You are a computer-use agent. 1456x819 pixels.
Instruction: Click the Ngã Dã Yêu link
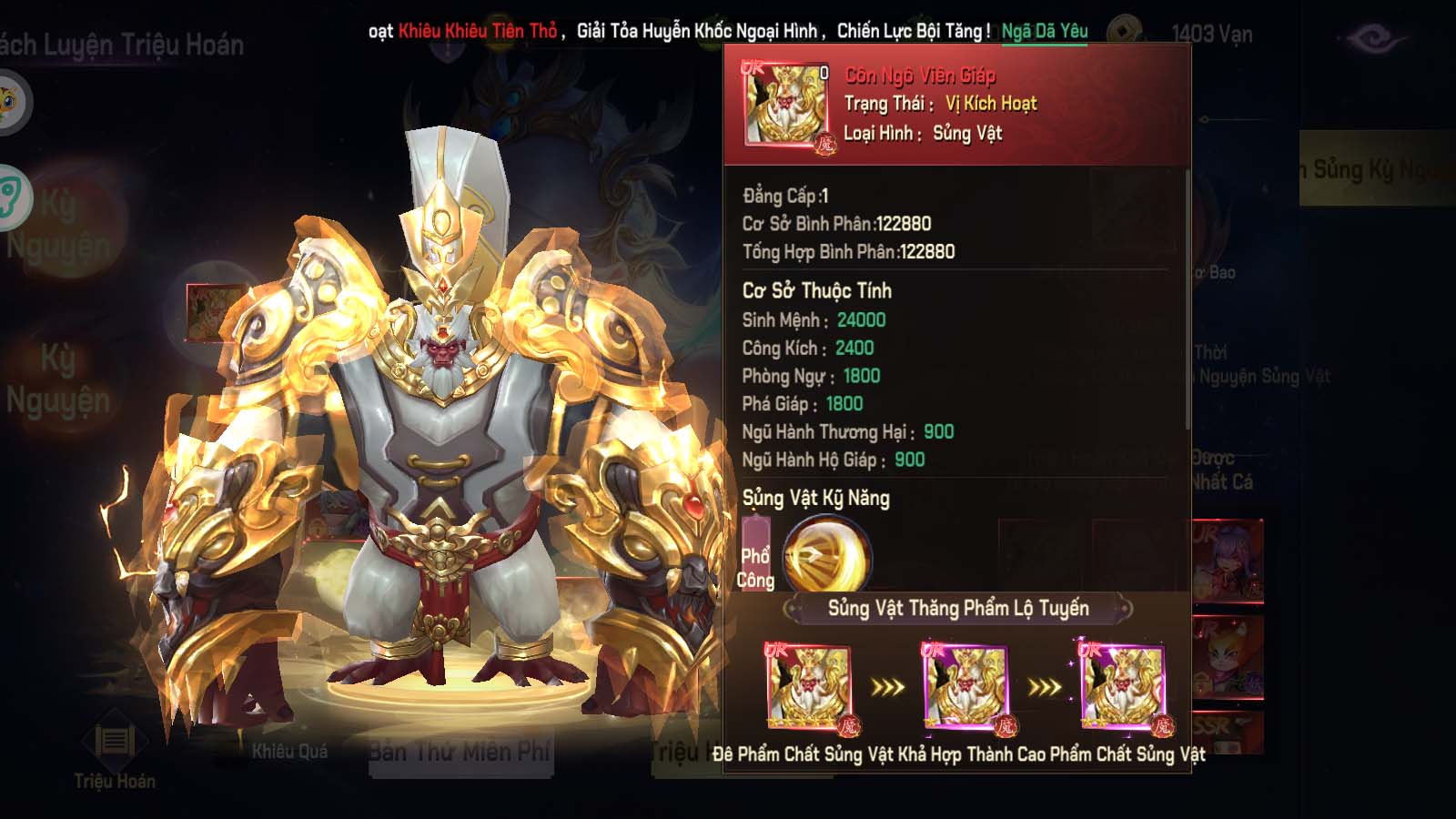click(x=1044, y=31)
